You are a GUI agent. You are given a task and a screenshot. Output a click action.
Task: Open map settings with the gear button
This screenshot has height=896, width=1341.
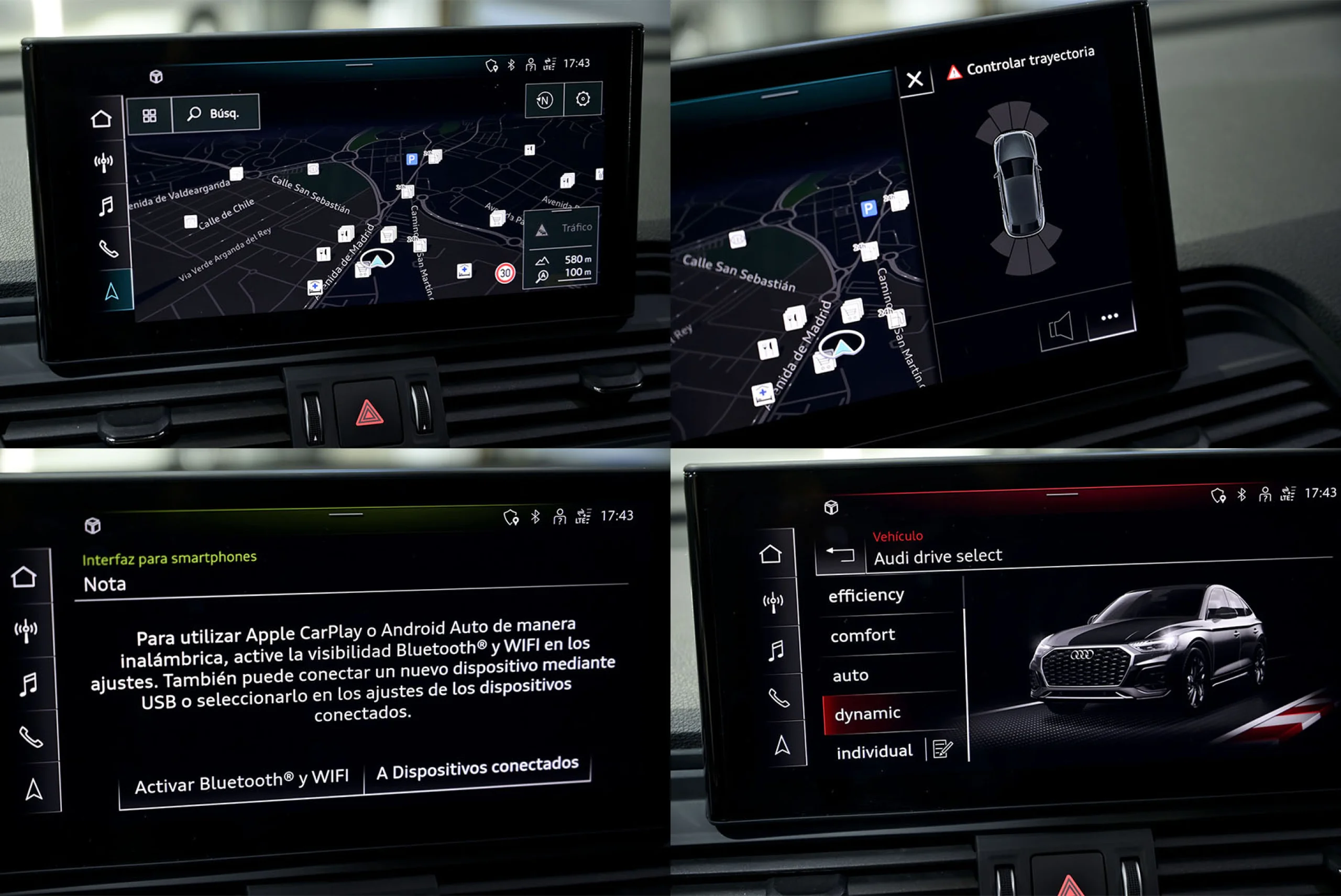click(582, 99)
